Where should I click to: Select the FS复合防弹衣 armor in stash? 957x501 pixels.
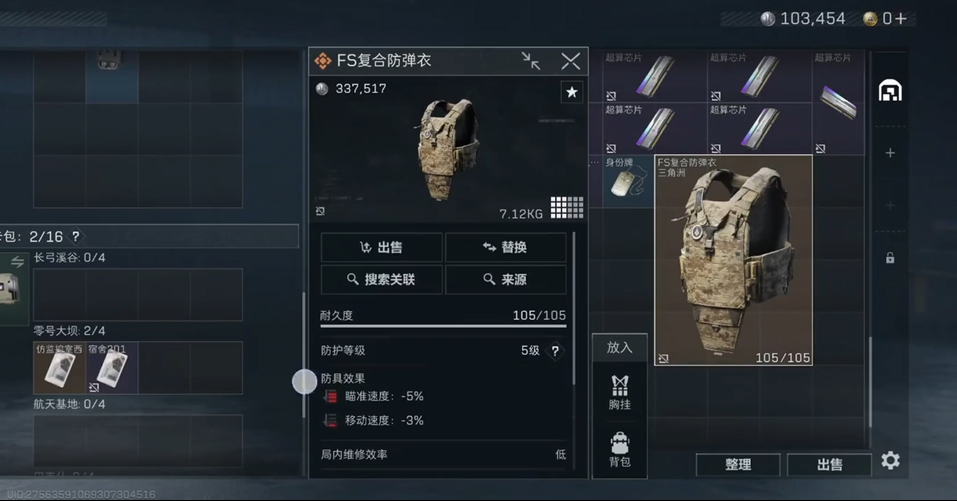tap(733, 260)
